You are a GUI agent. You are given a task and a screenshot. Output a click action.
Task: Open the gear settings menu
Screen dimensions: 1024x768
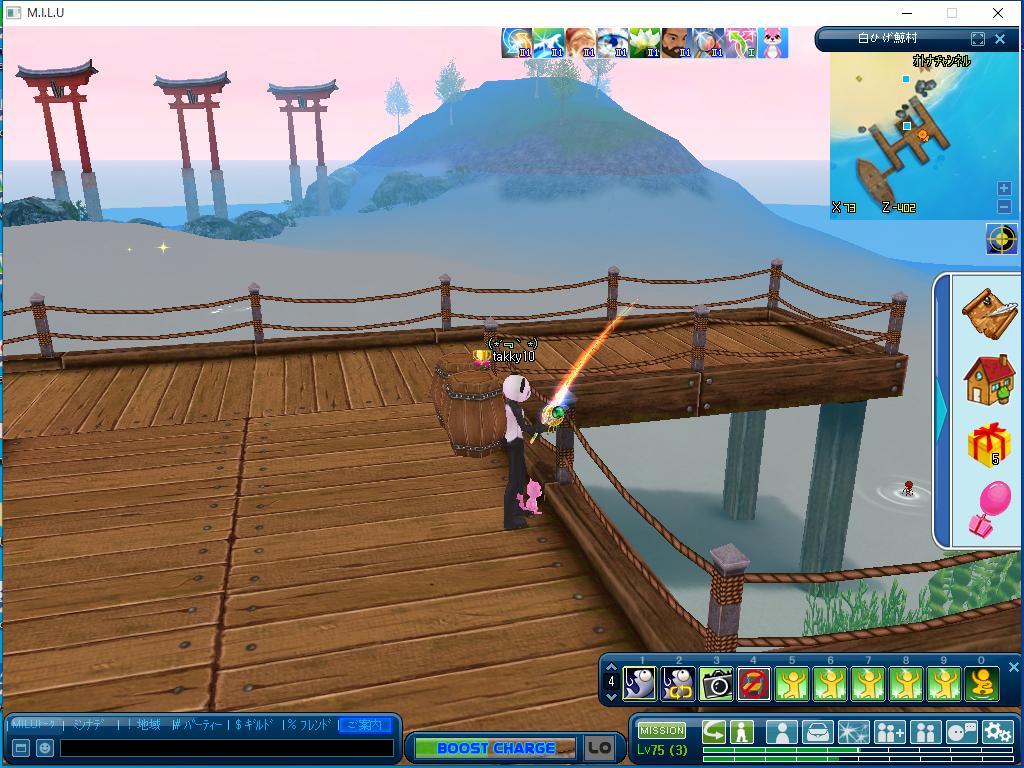997,732
